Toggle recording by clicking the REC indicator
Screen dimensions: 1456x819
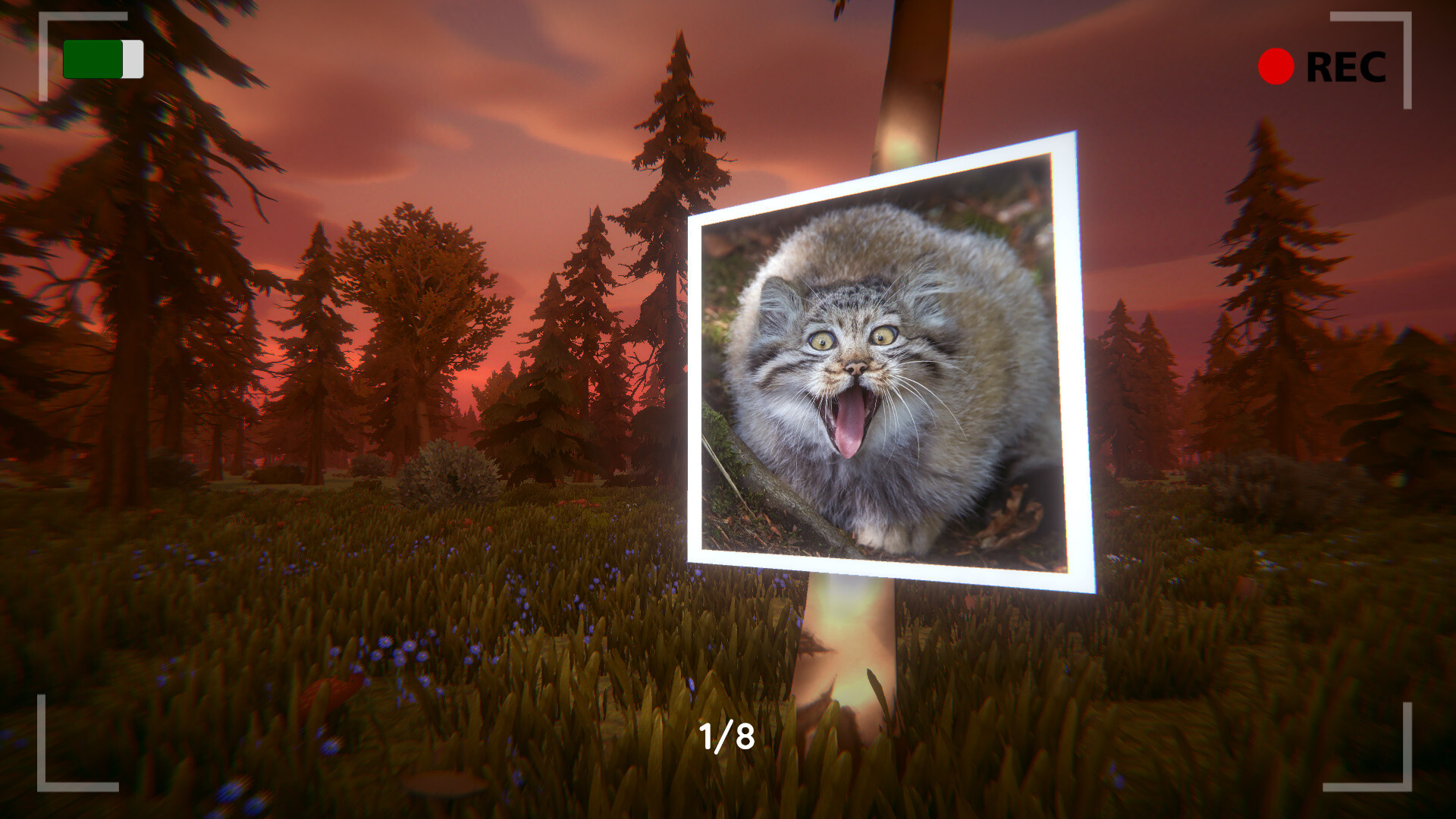point(1312,67)
